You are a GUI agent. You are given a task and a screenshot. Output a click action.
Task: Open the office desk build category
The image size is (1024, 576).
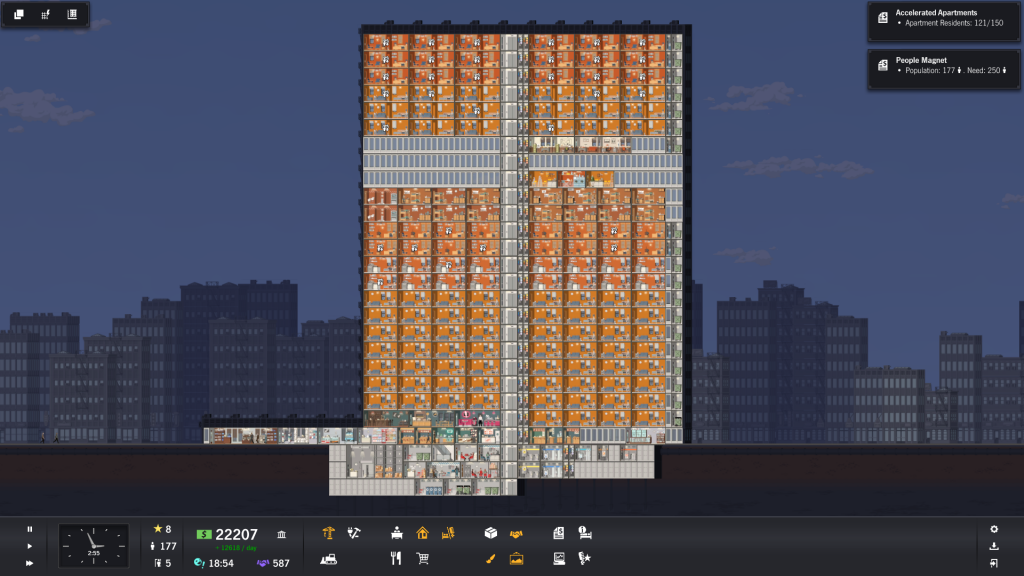click(x=397, y=534)
